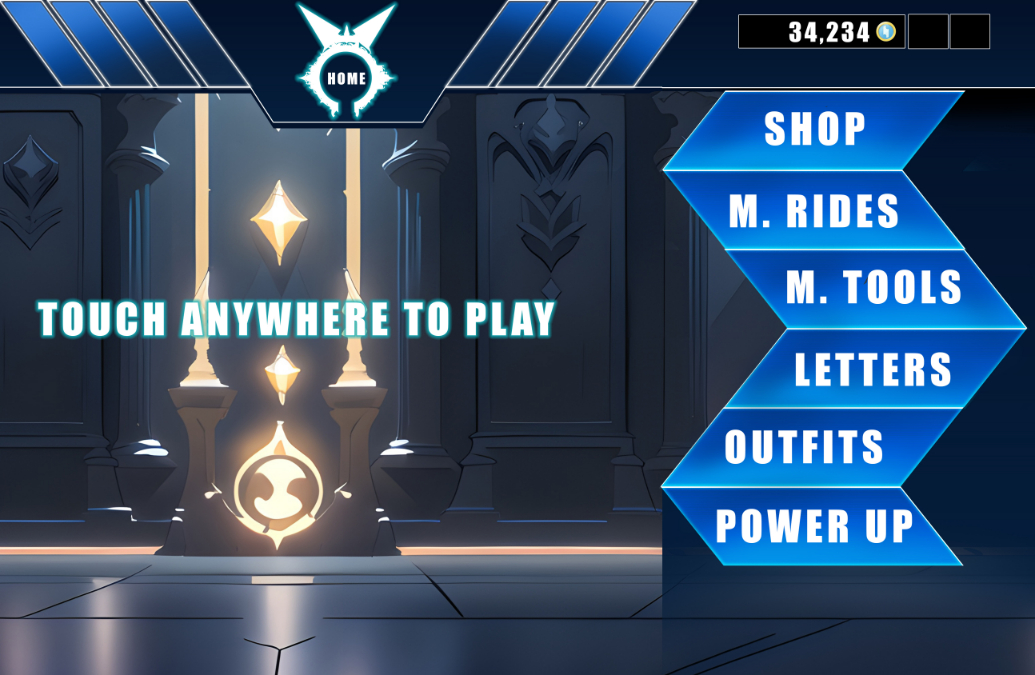Select the M. RIDES menu entry
The width and height of the screenshot is (1035, 675).
point(814,211)
